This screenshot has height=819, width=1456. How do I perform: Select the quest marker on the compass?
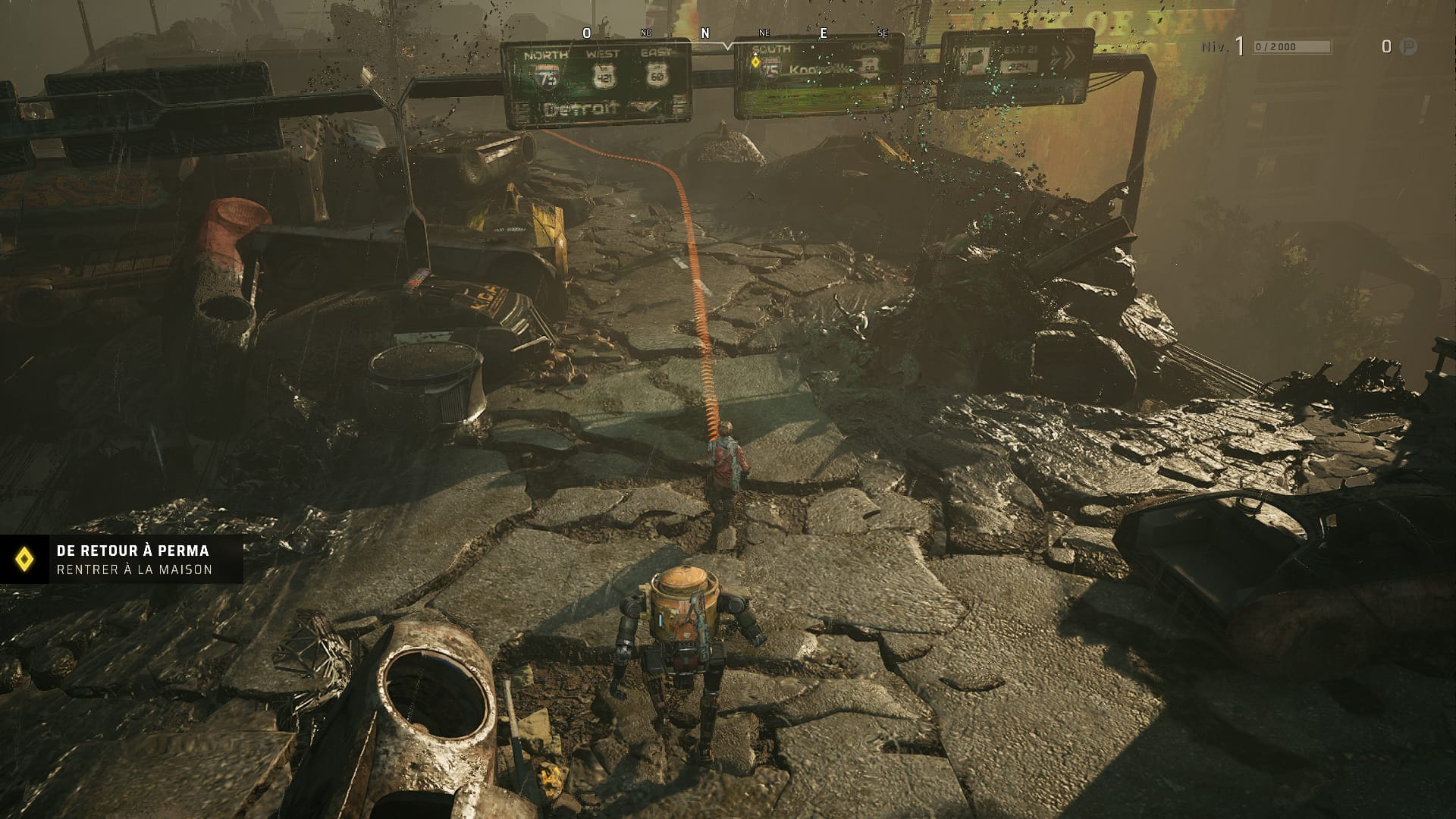[x=755, y=61]
